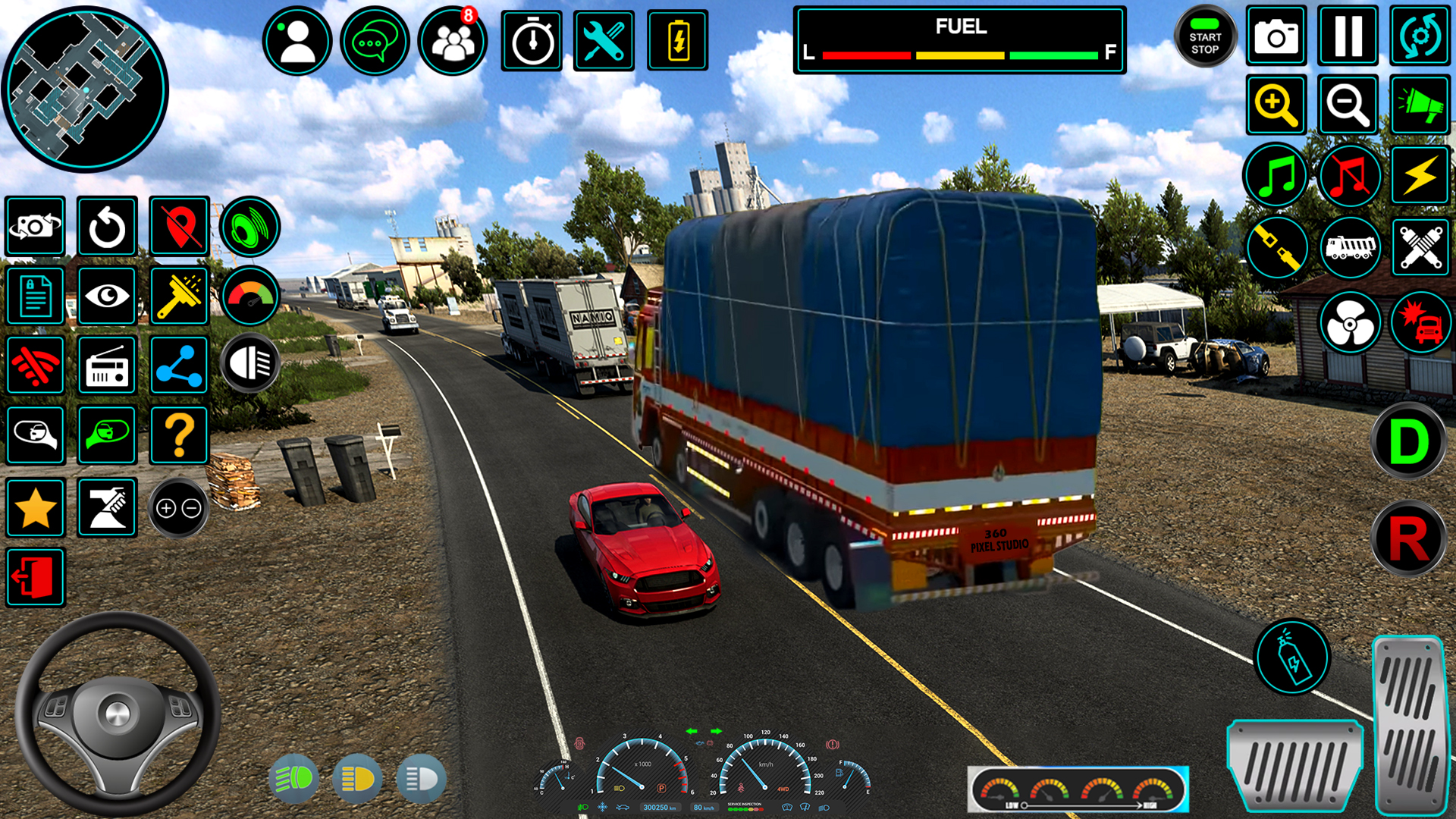
Task: Mute music with crossed note icon
Action: click(1349, 176)
